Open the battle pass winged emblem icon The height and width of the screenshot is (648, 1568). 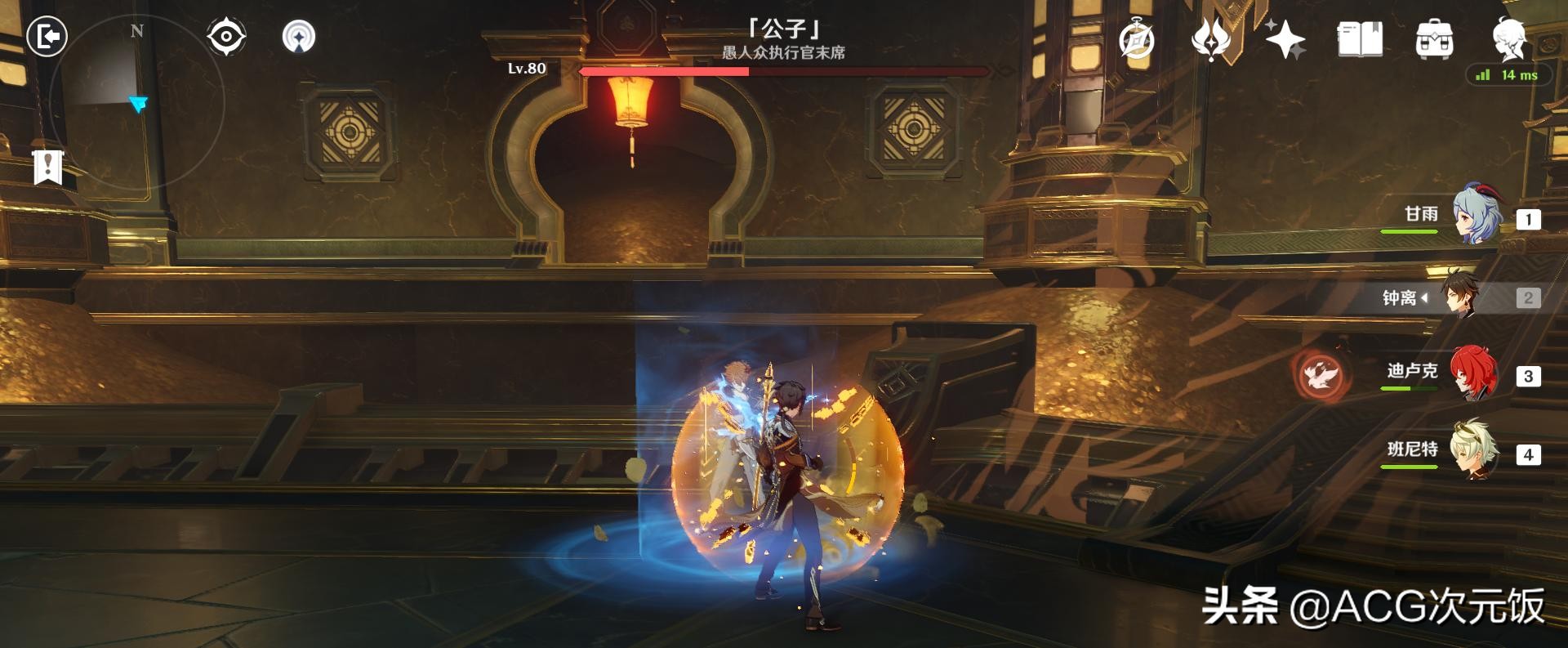[x=1212, y=39]
